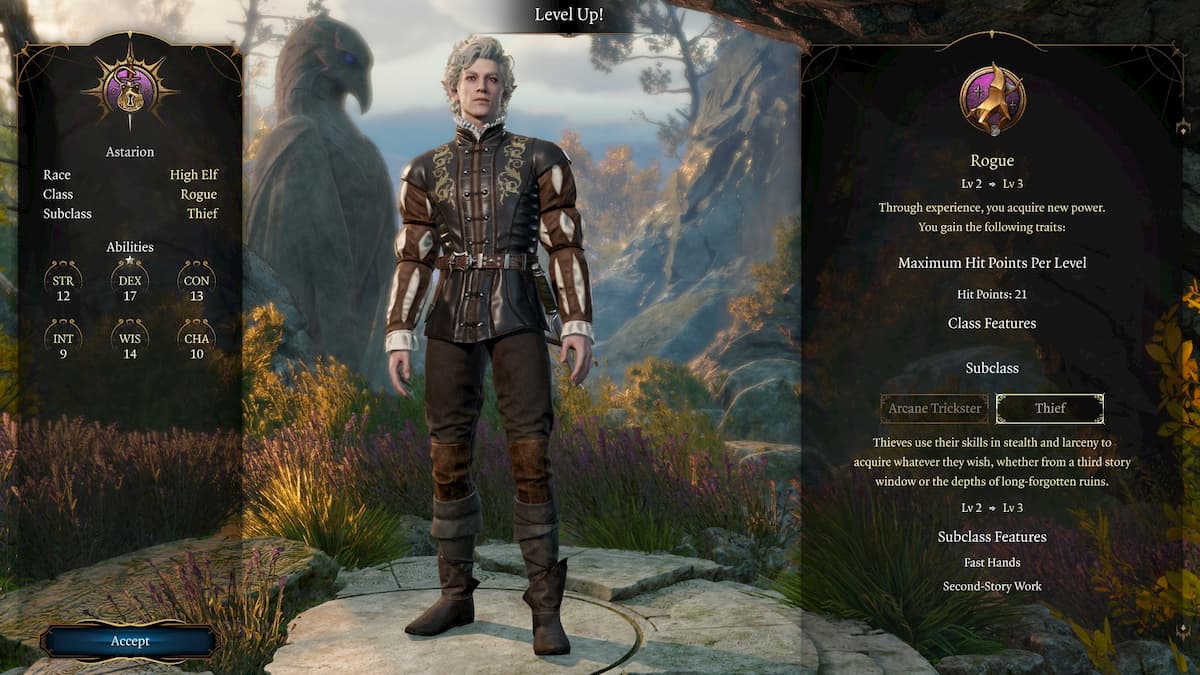The image size is (1200, 675).
Task: Select the Thief subclass
Action: click(x=1050, y=408)
